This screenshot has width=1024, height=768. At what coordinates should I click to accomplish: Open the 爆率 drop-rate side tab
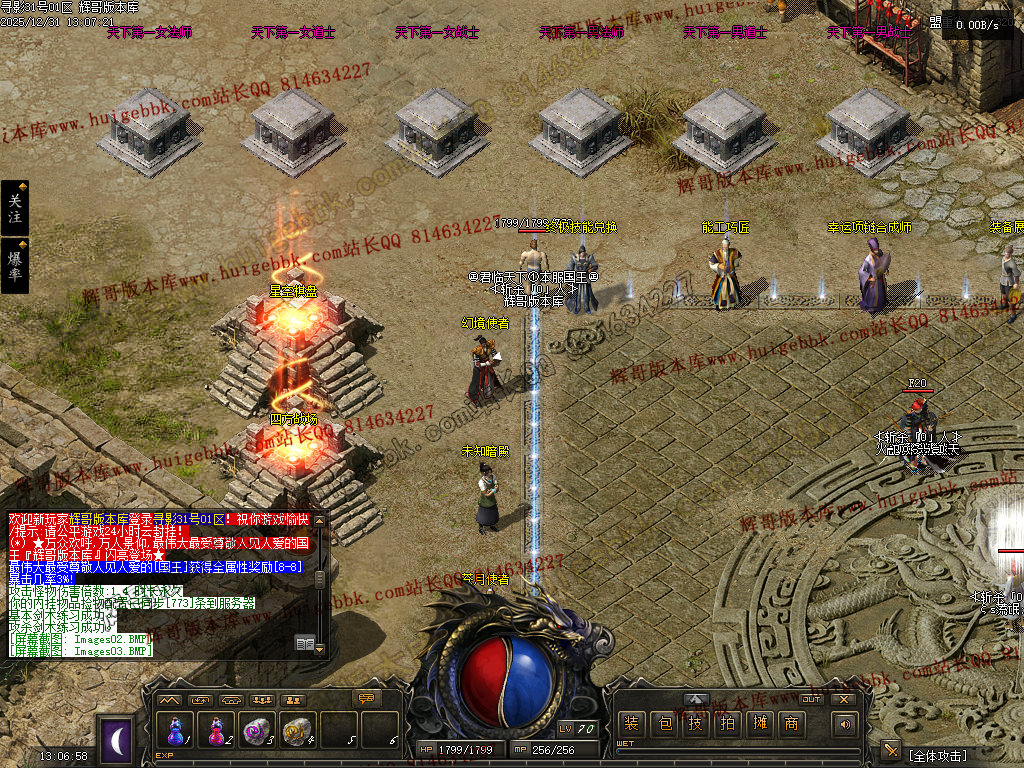tap(14, 265)
